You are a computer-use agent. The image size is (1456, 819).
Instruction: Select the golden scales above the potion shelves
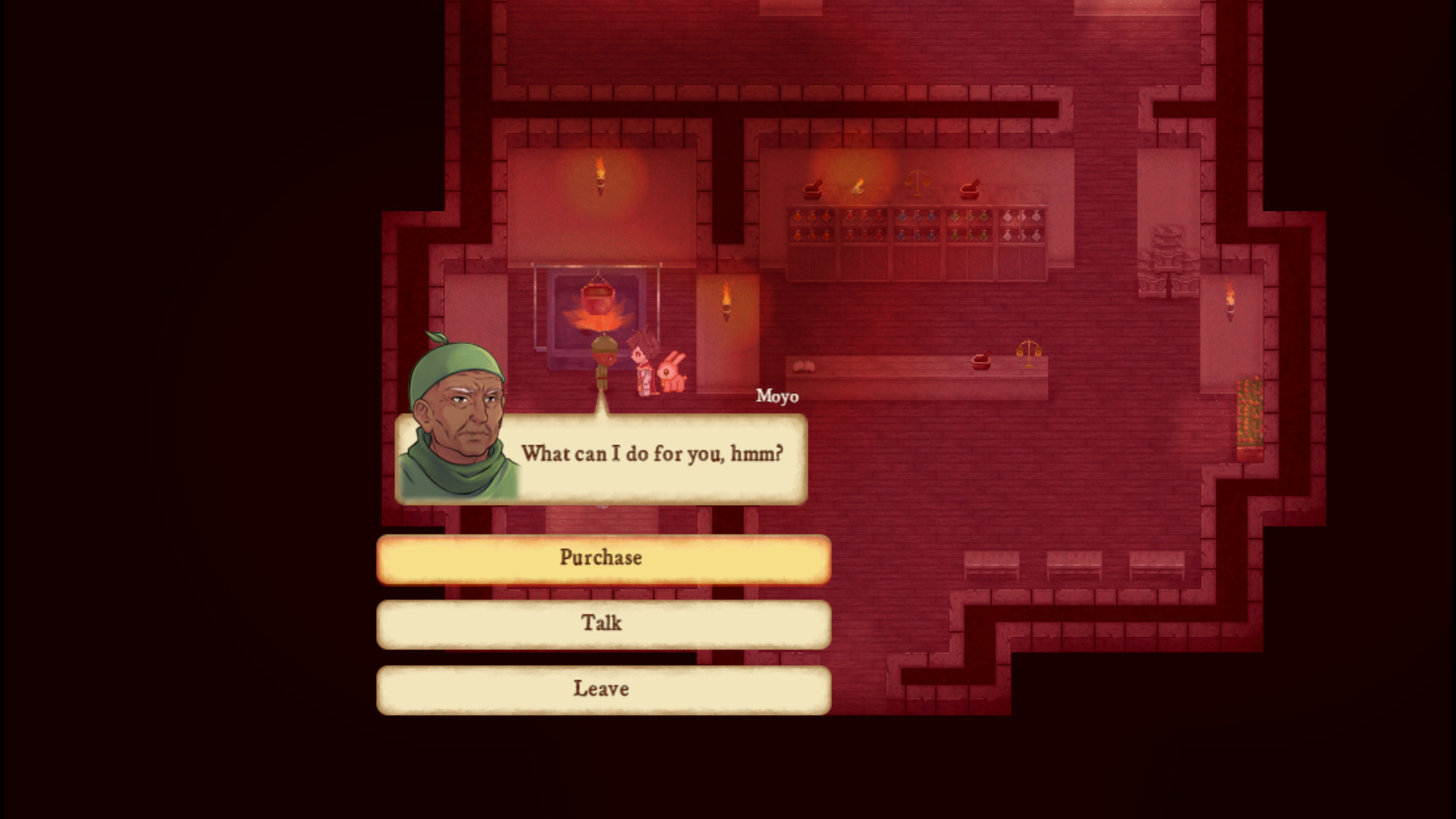[x=918, y=182]
